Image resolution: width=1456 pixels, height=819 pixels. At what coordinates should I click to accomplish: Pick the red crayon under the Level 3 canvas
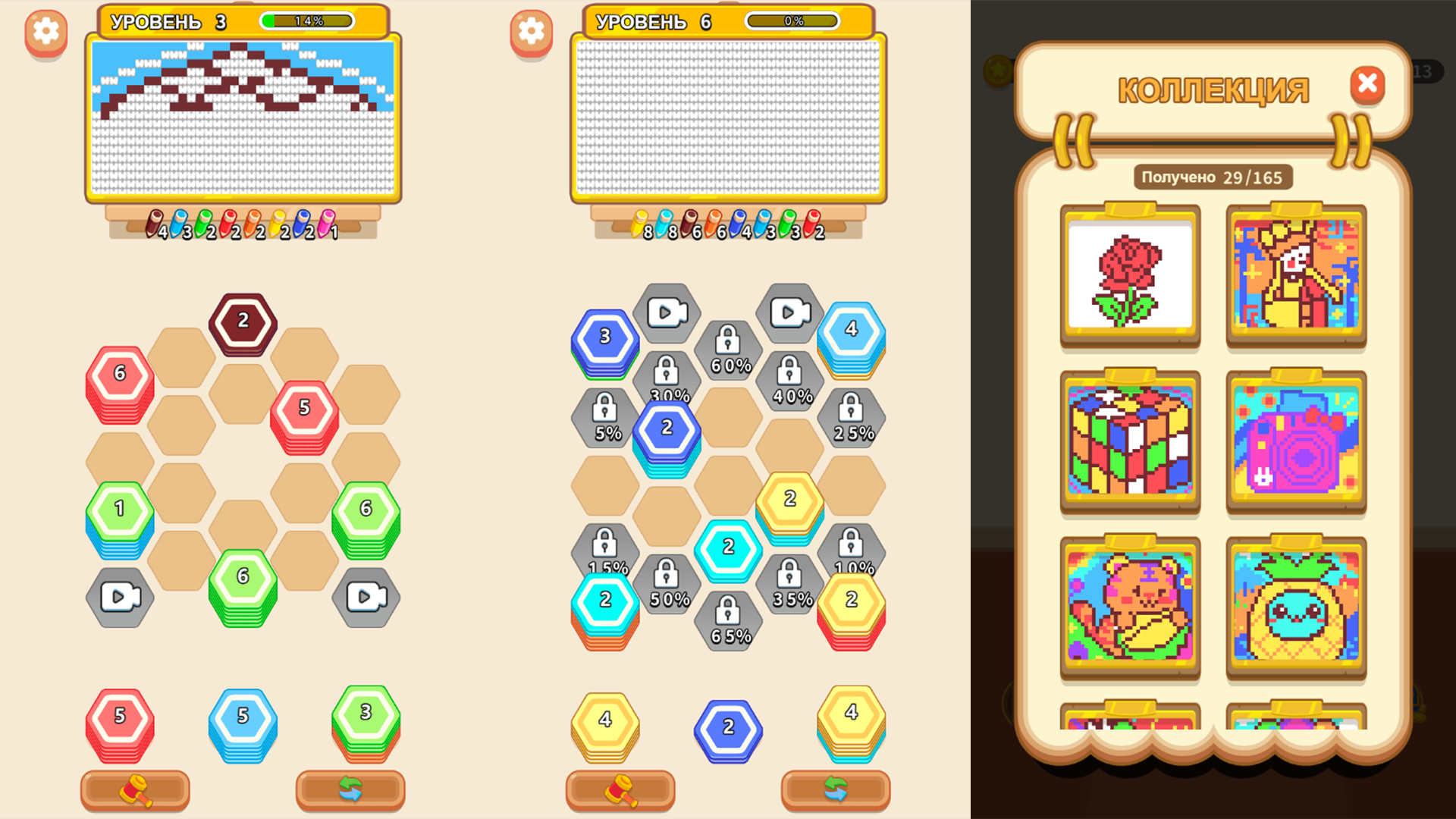point(229,222)
